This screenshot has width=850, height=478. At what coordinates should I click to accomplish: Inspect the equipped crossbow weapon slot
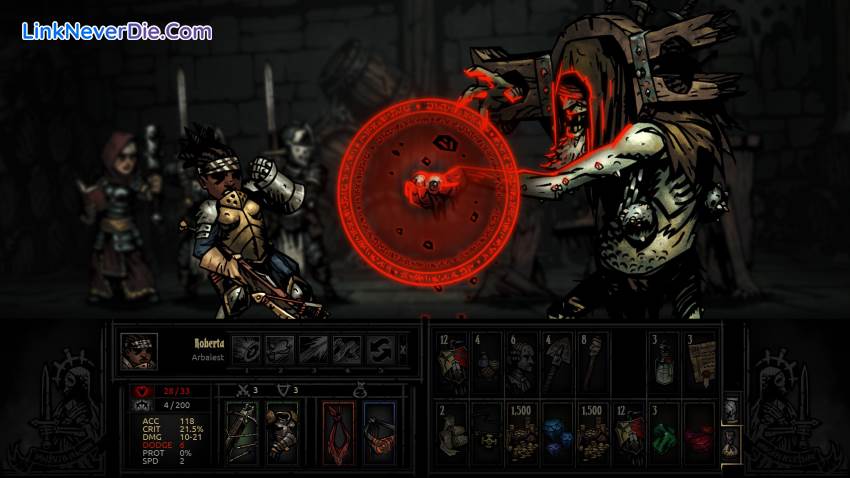242,433
